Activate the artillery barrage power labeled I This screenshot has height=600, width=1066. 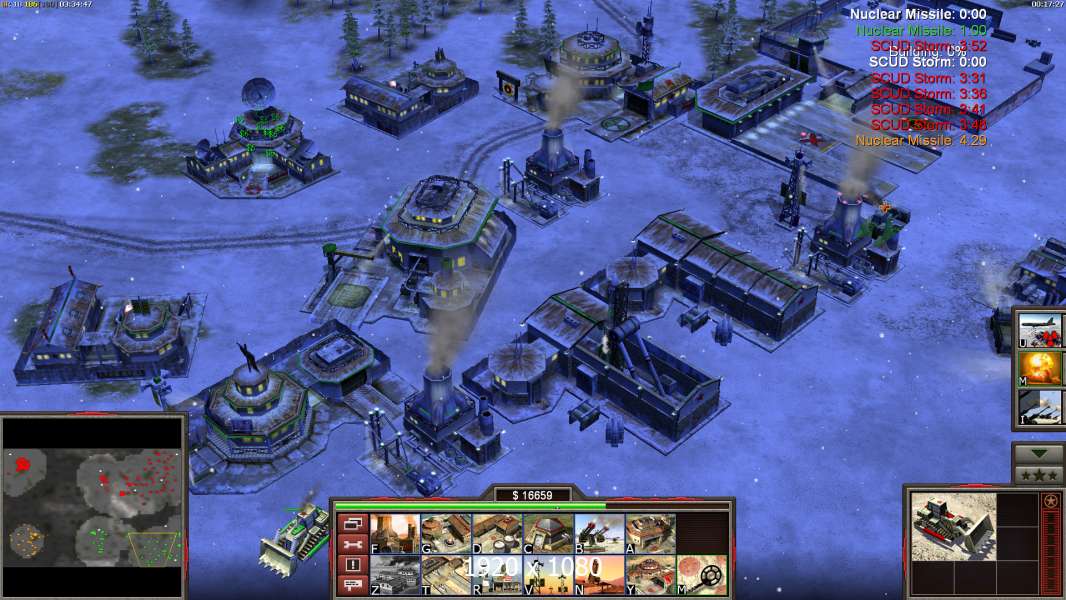[x=1041, y=406]
